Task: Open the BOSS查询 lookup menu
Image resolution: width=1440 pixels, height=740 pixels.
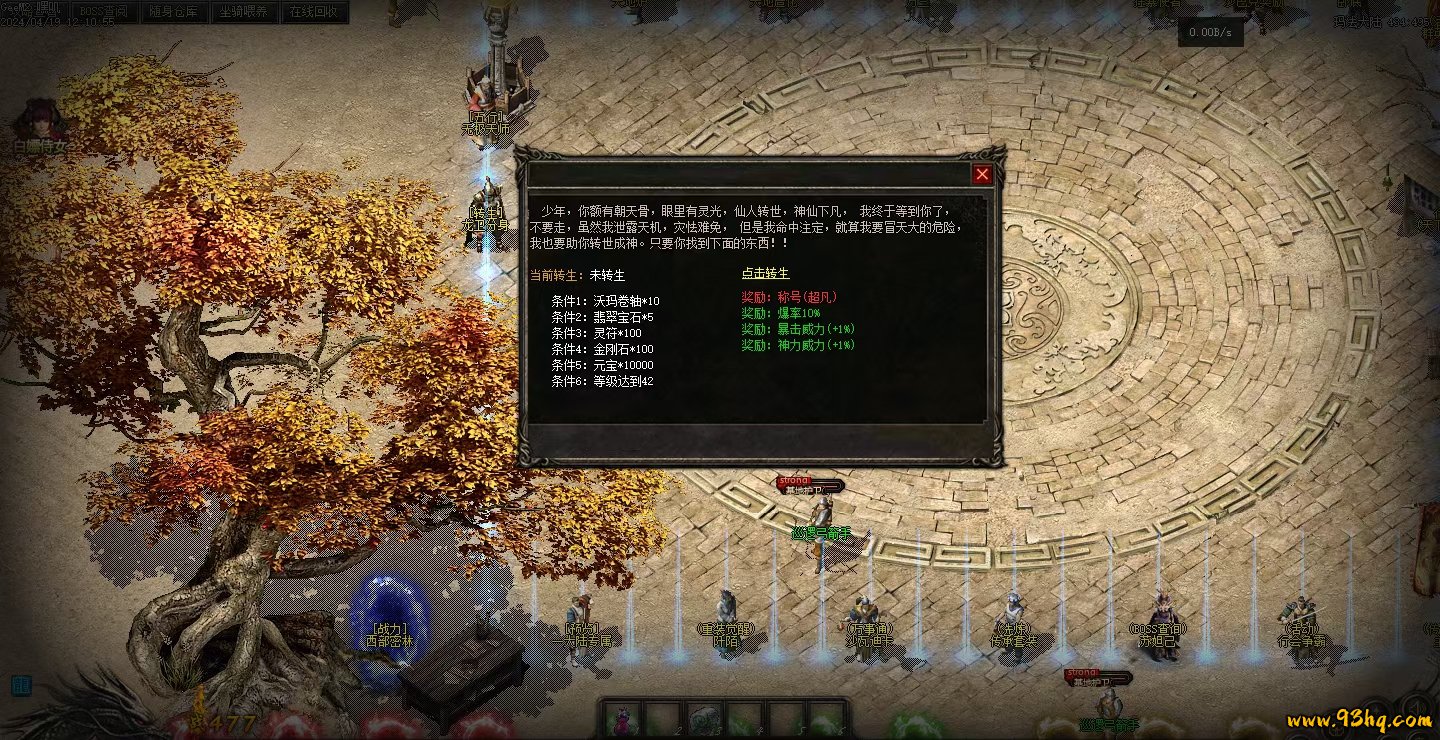Action: (104, 12)
